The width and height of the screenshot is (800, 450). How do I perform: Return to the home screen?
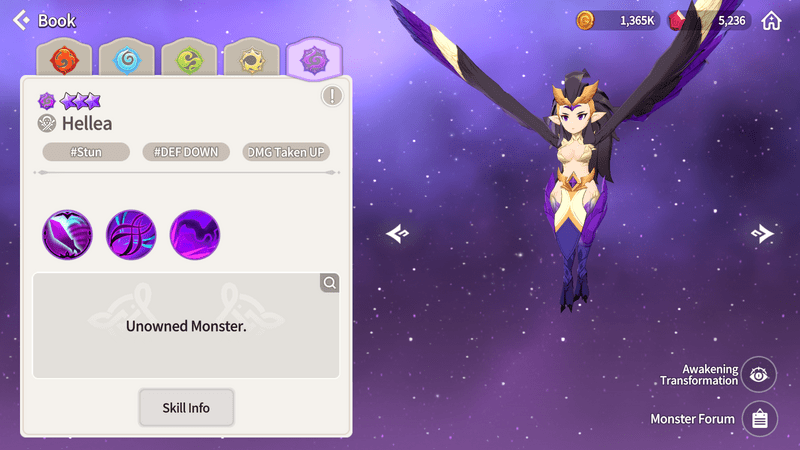[771, 20]
